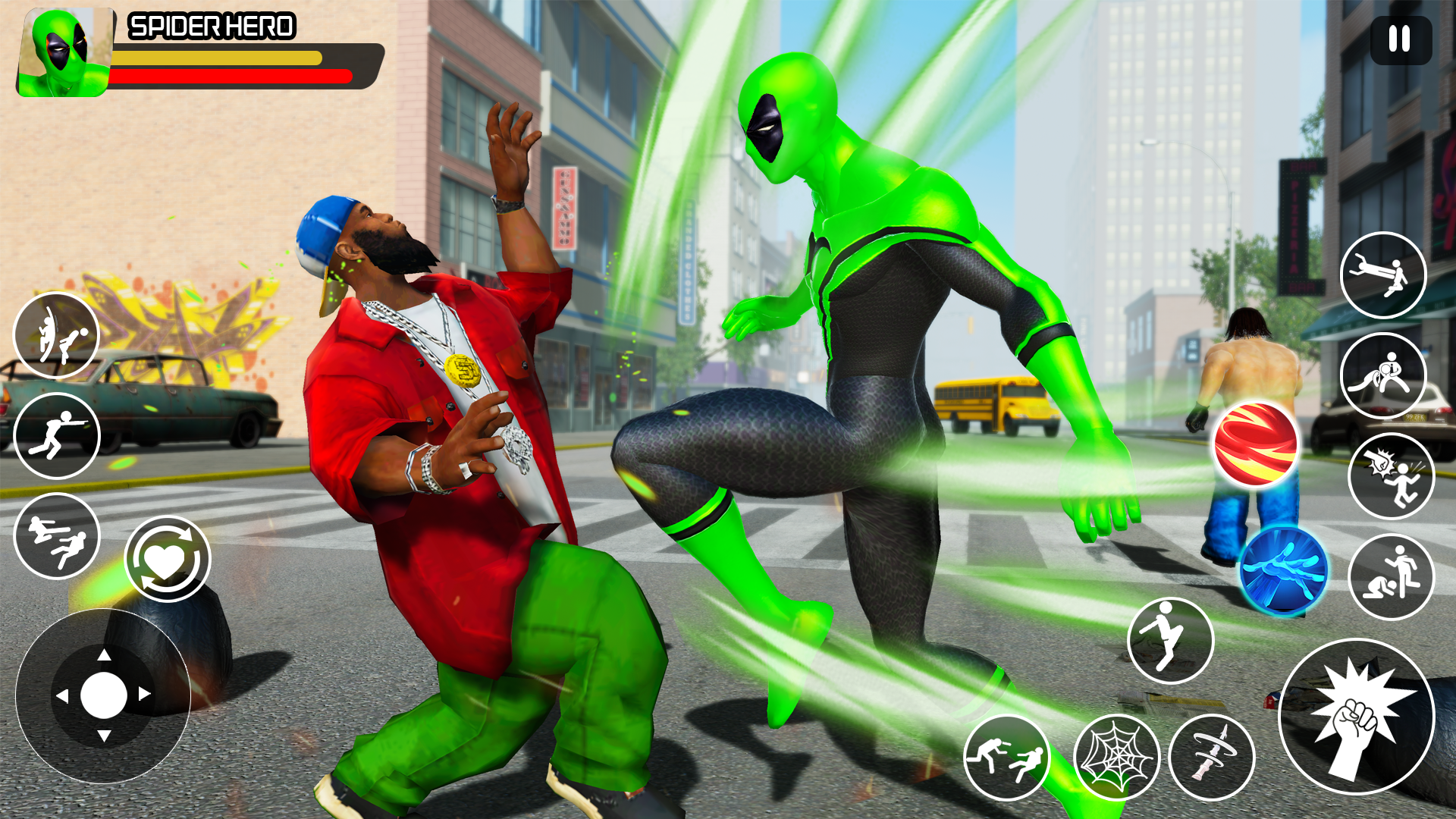1456x819 pixels.
Task: Tap the red health bar
Action: pos(227,76)
